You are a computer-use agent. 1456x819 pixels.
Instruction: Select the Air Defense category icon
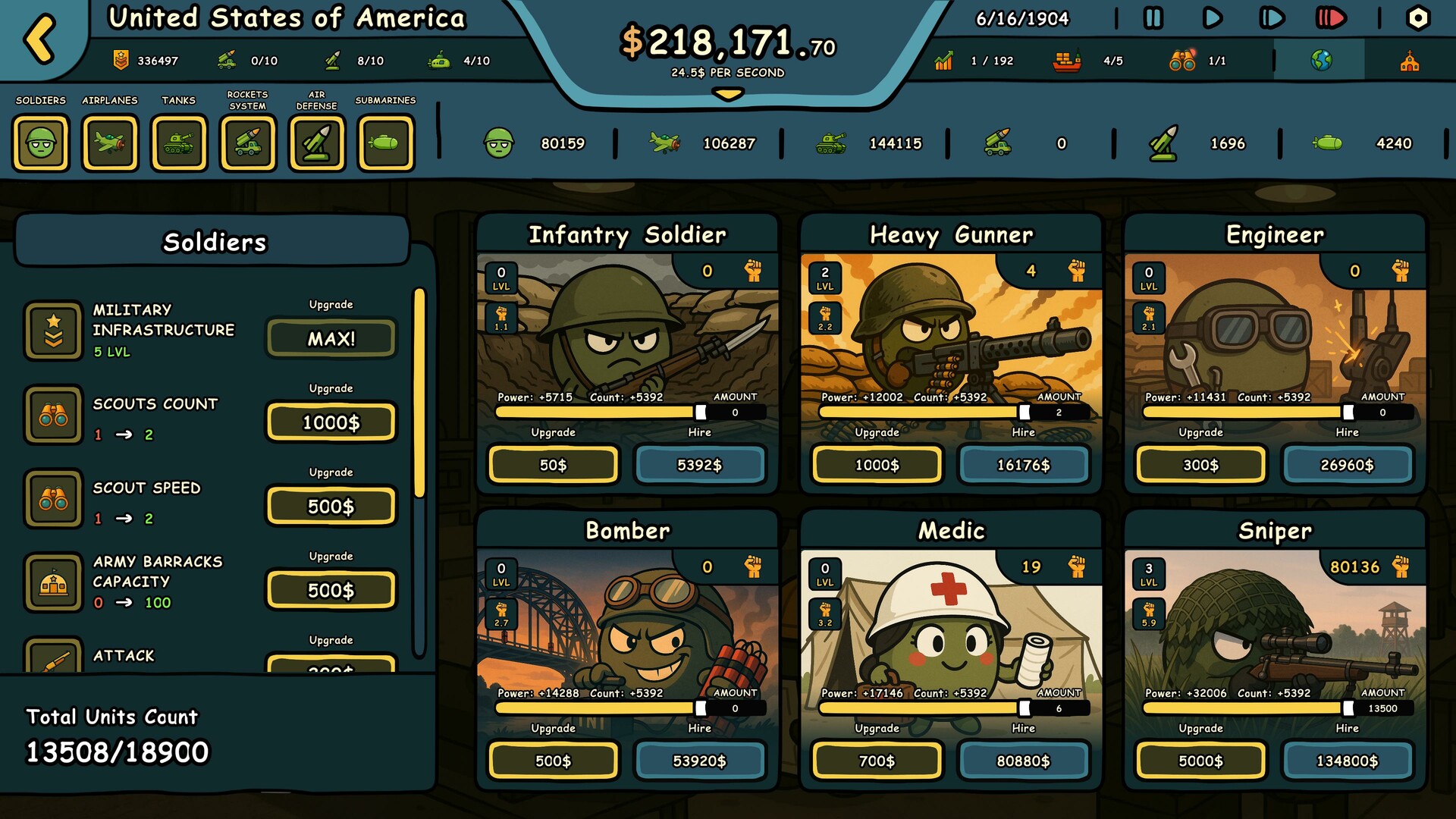(x=318, y=143)
